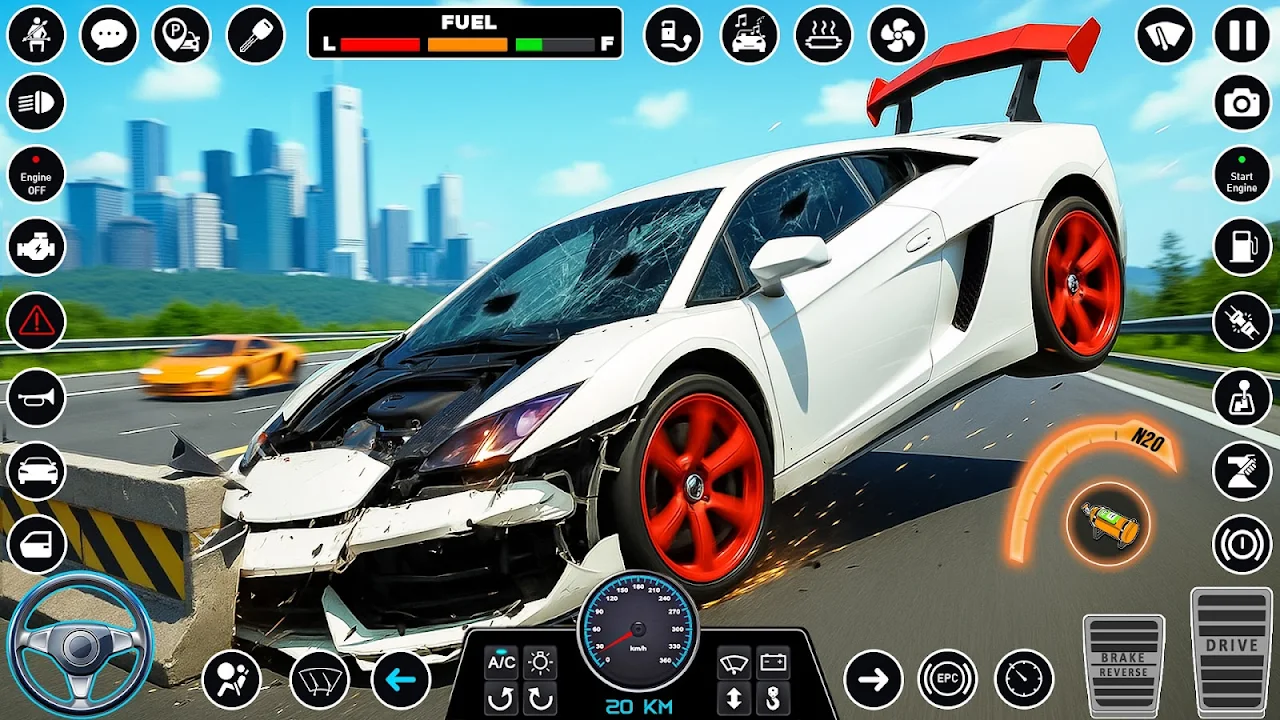This screenshot has height=720, width=1280.
Task: Click the steering wheel control
Action: (x=80, y=645)
